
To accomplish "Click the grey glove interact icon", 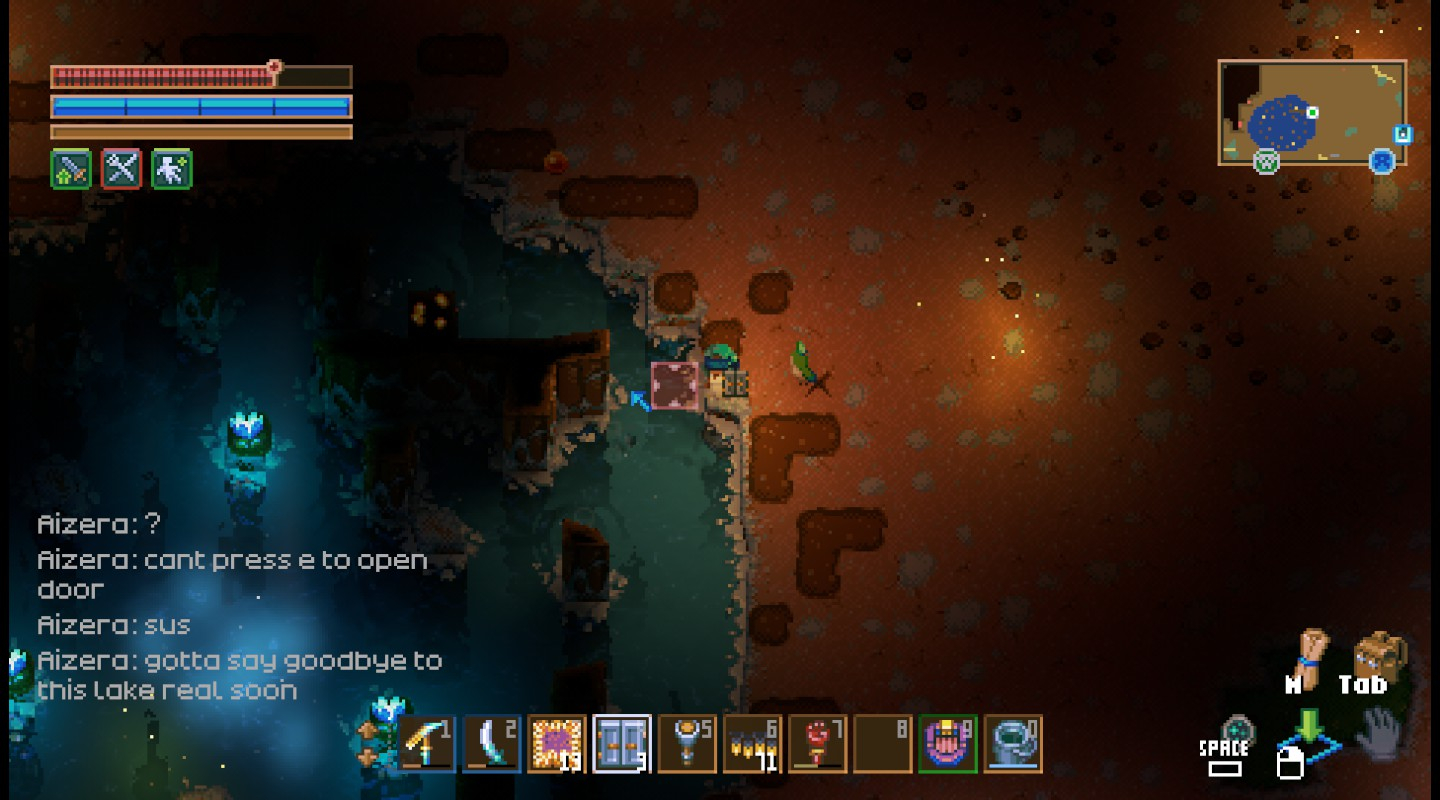I will (1379, 733).
